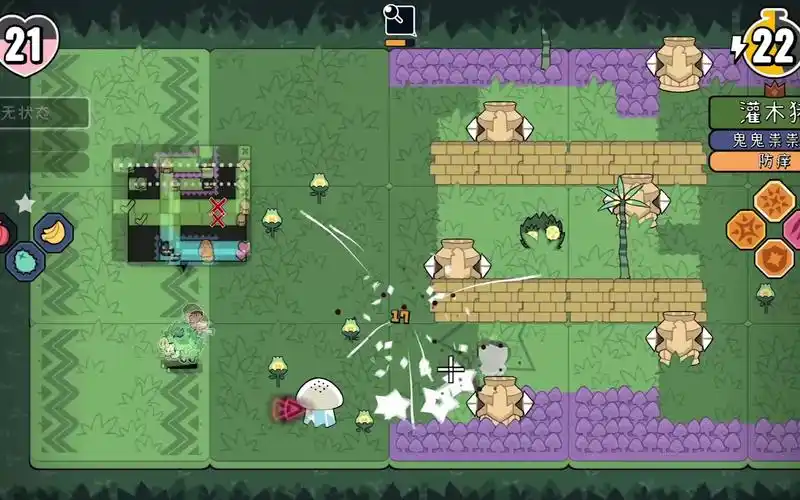Activate the bottom orange hexagon ability
The width and height of the screenshot is (800, 500).
(x=774, y=259)
